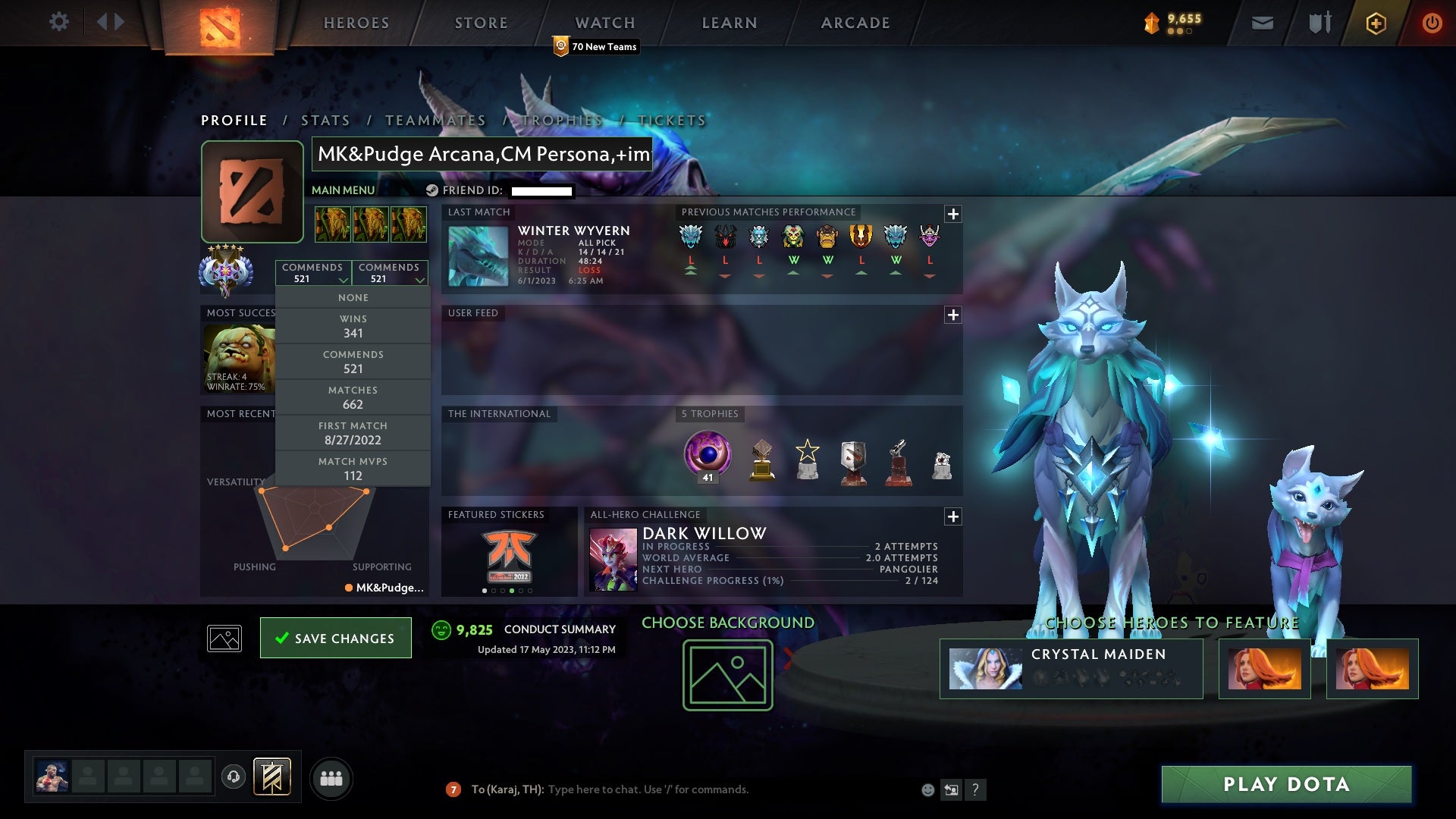Click the Crystal Maiden featured hero thumbnail
This screenshot has height=819, width=1456.
pos(986,668)
